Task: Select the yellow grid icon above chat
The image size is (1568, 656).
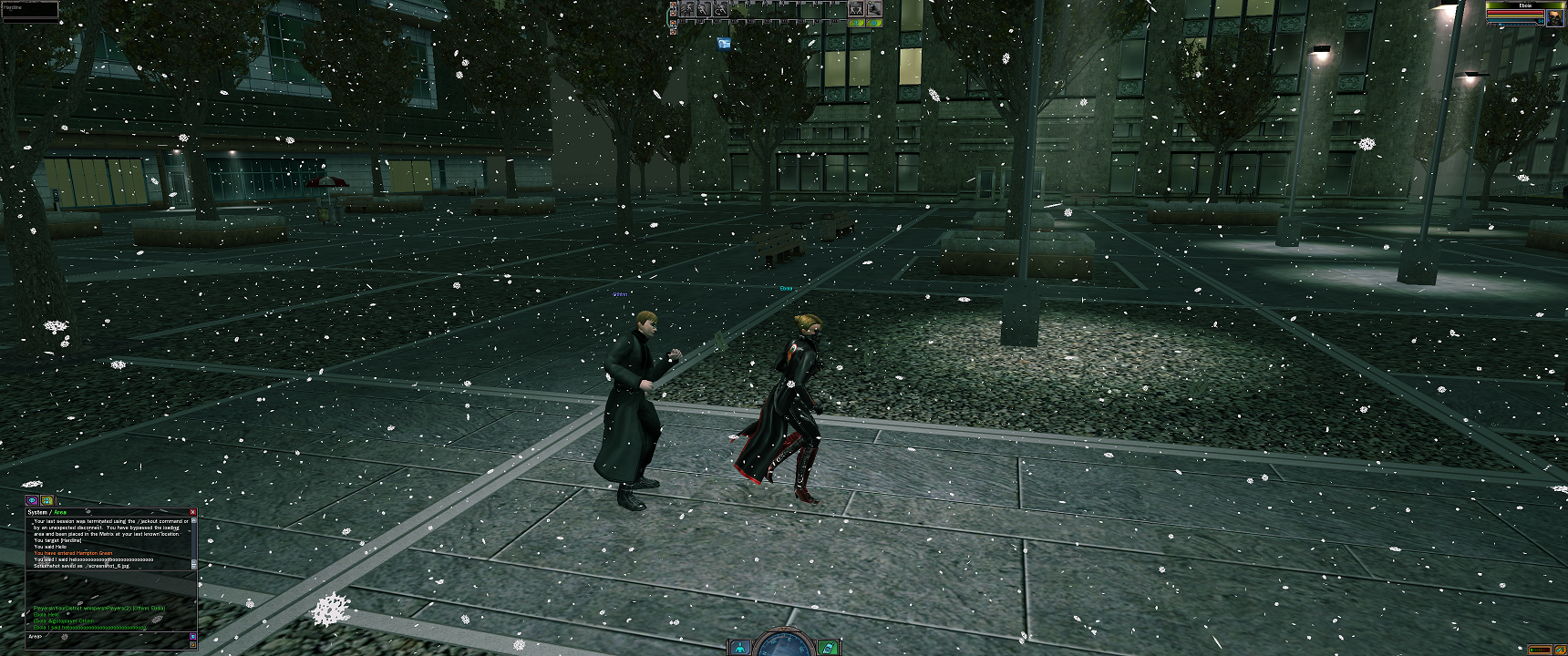Action: [x=46, y=501]
